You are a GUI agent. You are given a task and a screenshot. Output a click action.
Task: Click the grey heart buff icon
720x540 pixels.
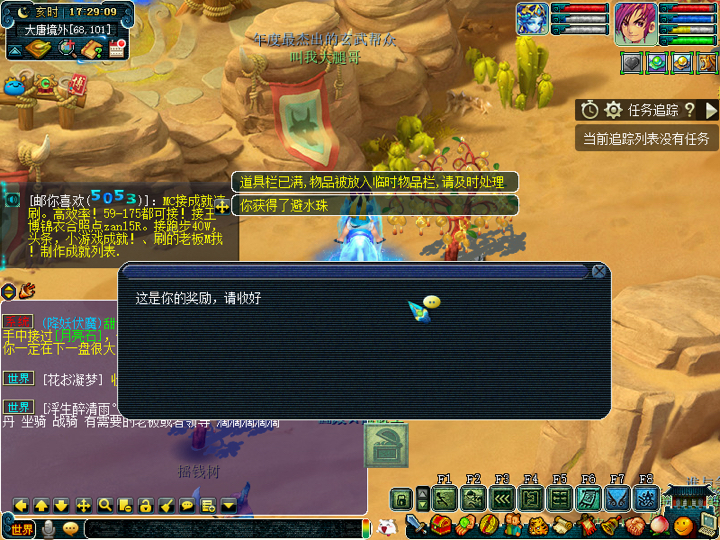pyautogui.click(x=633, y=62)
